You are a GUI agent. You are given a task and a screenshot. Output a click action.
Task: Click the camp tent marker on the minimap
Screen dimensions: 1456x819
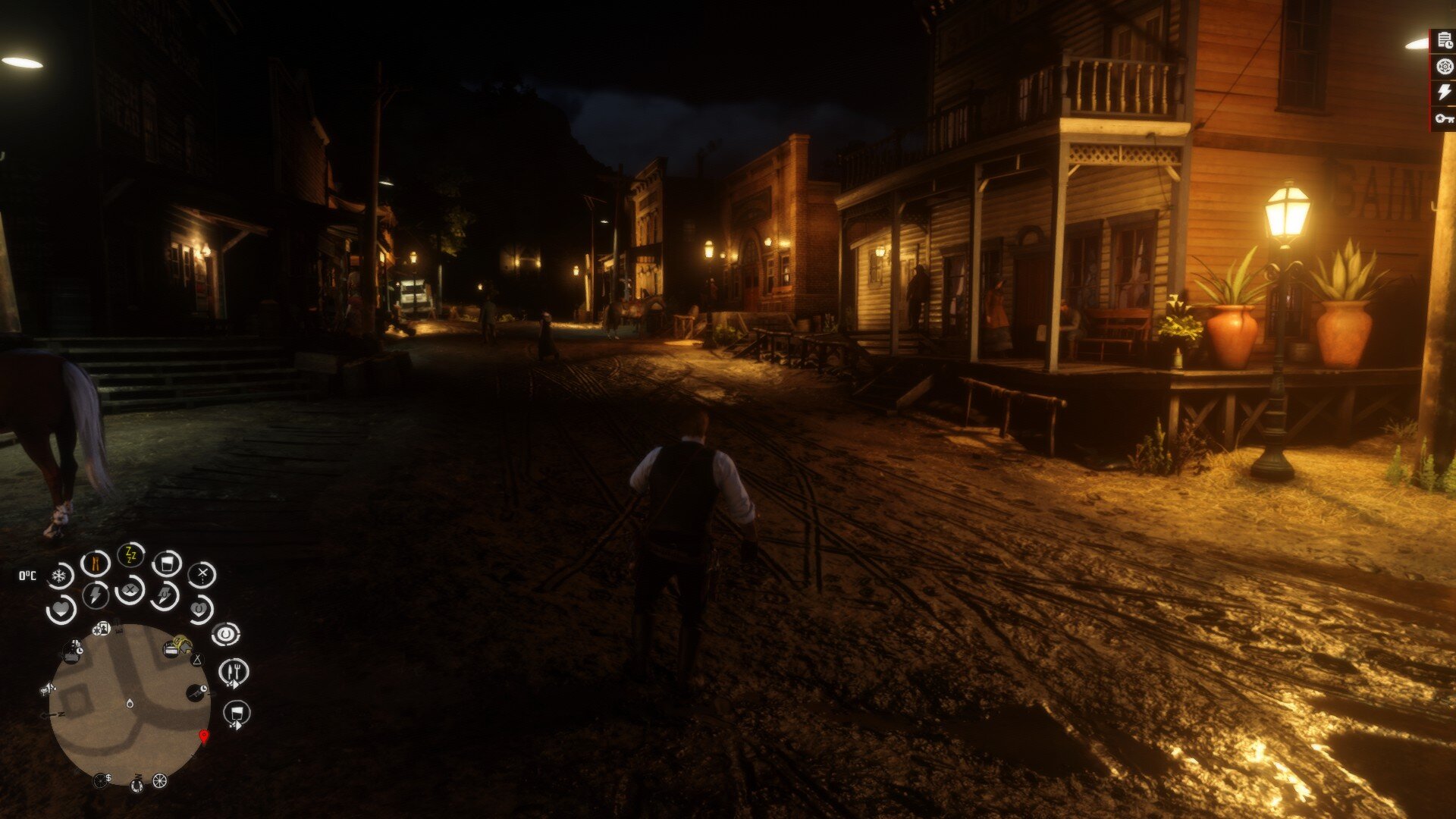click(x=197, y=660)
